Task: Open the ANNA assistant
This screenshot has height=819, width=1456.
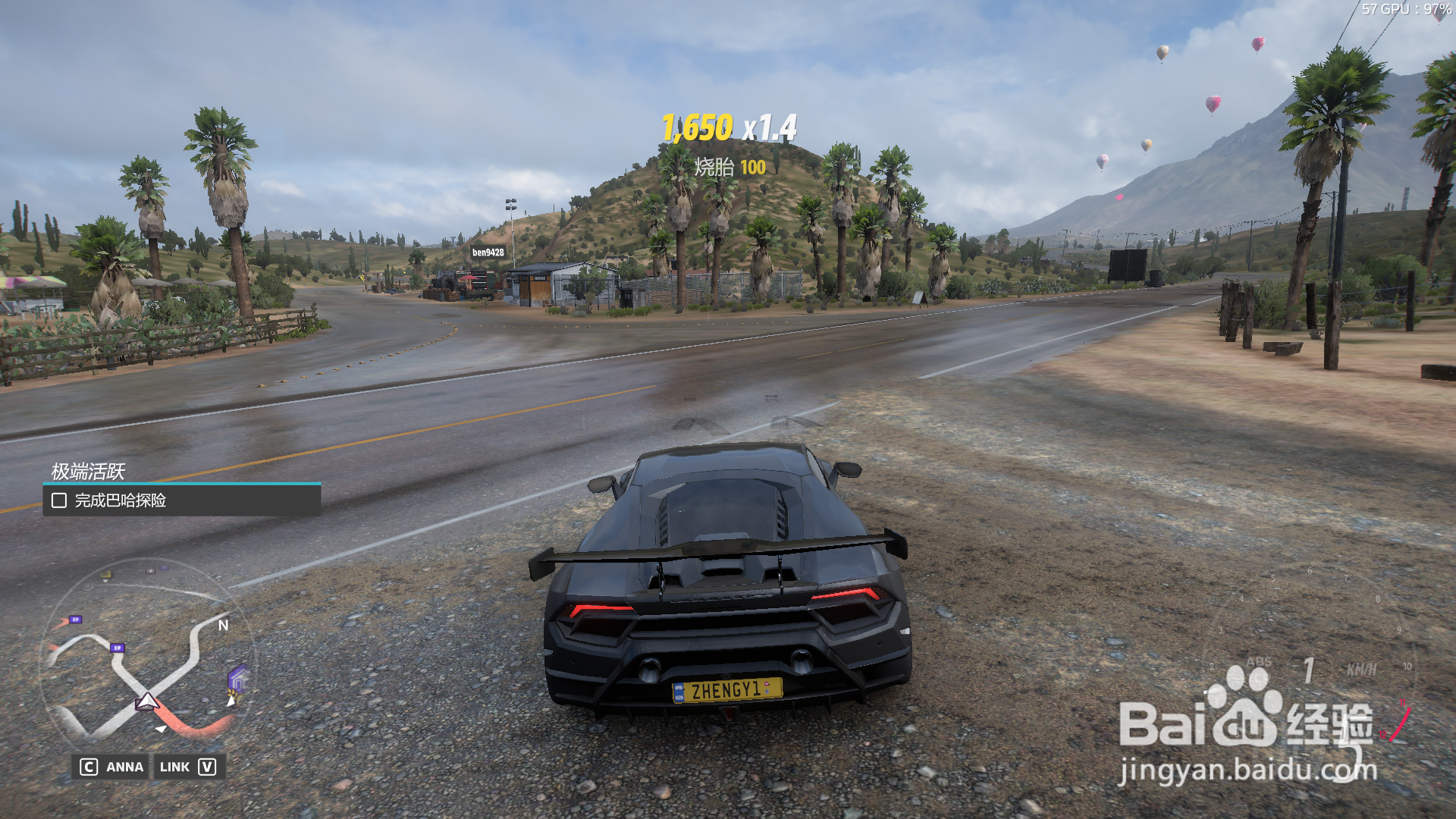Action: [112, 767]
